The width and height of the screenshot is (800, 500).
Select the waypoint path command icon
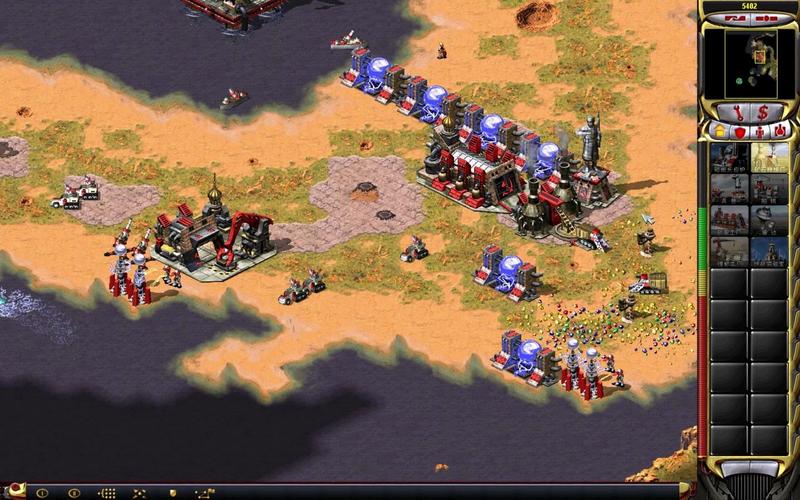[206, 493]
